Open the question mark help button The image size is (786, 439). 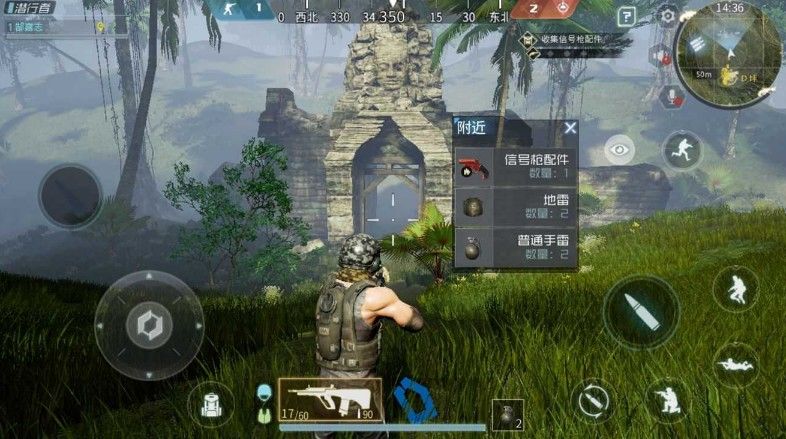[x=626, y=16]
